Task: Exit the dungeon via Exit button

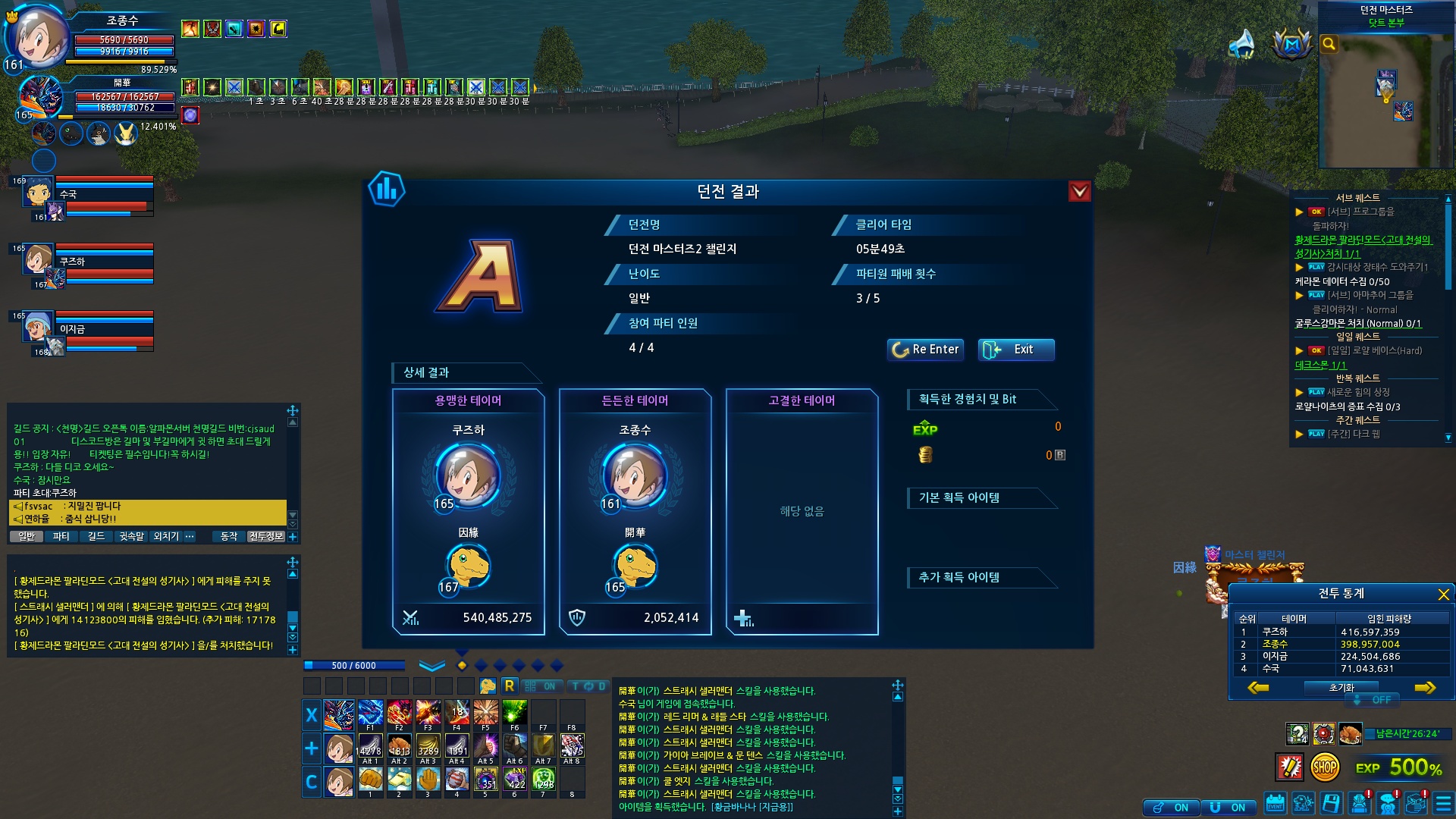Action: [1016, 350]
